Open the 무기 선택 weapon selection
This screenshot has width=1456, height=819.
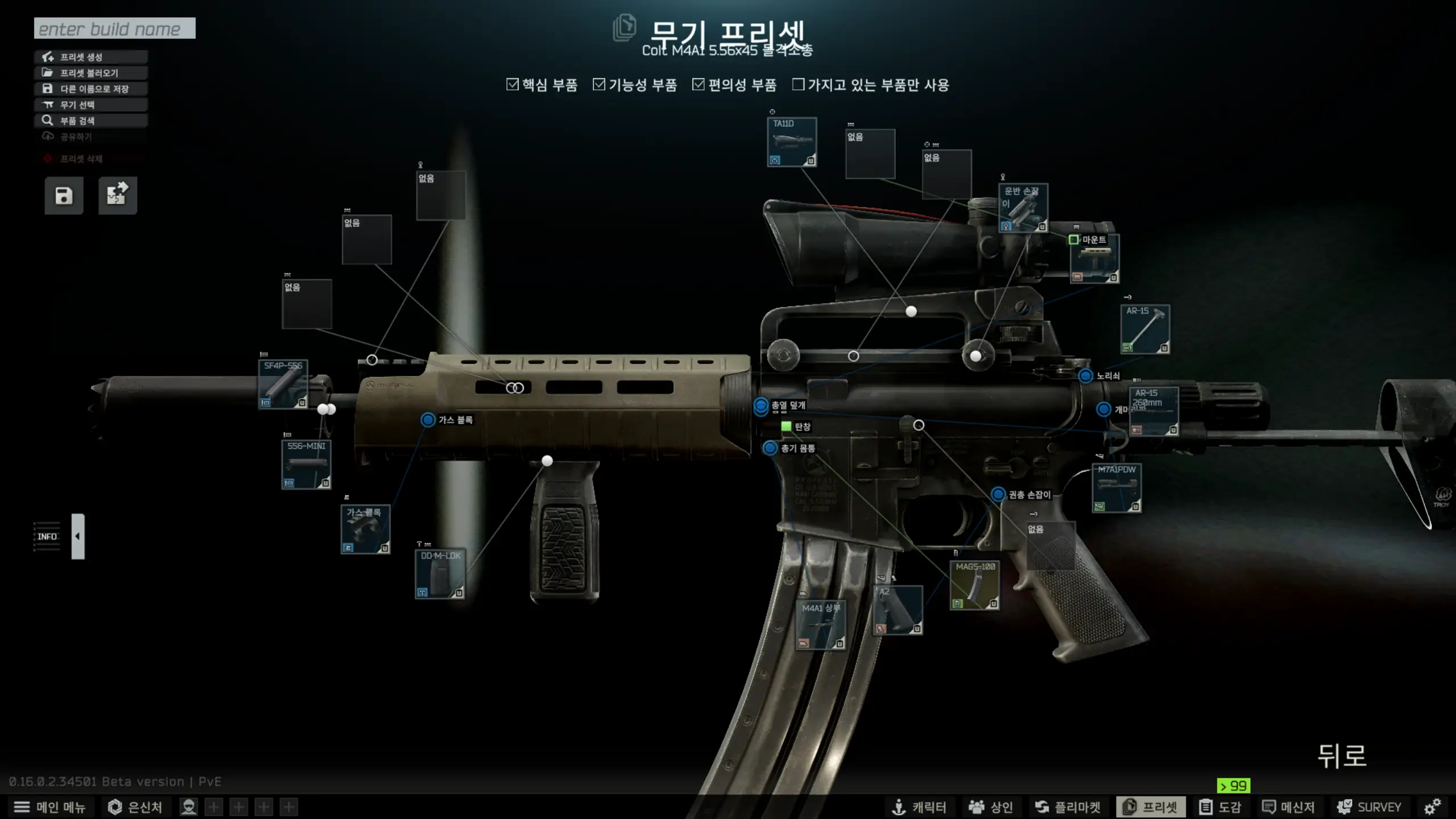[x=91, y=105]
